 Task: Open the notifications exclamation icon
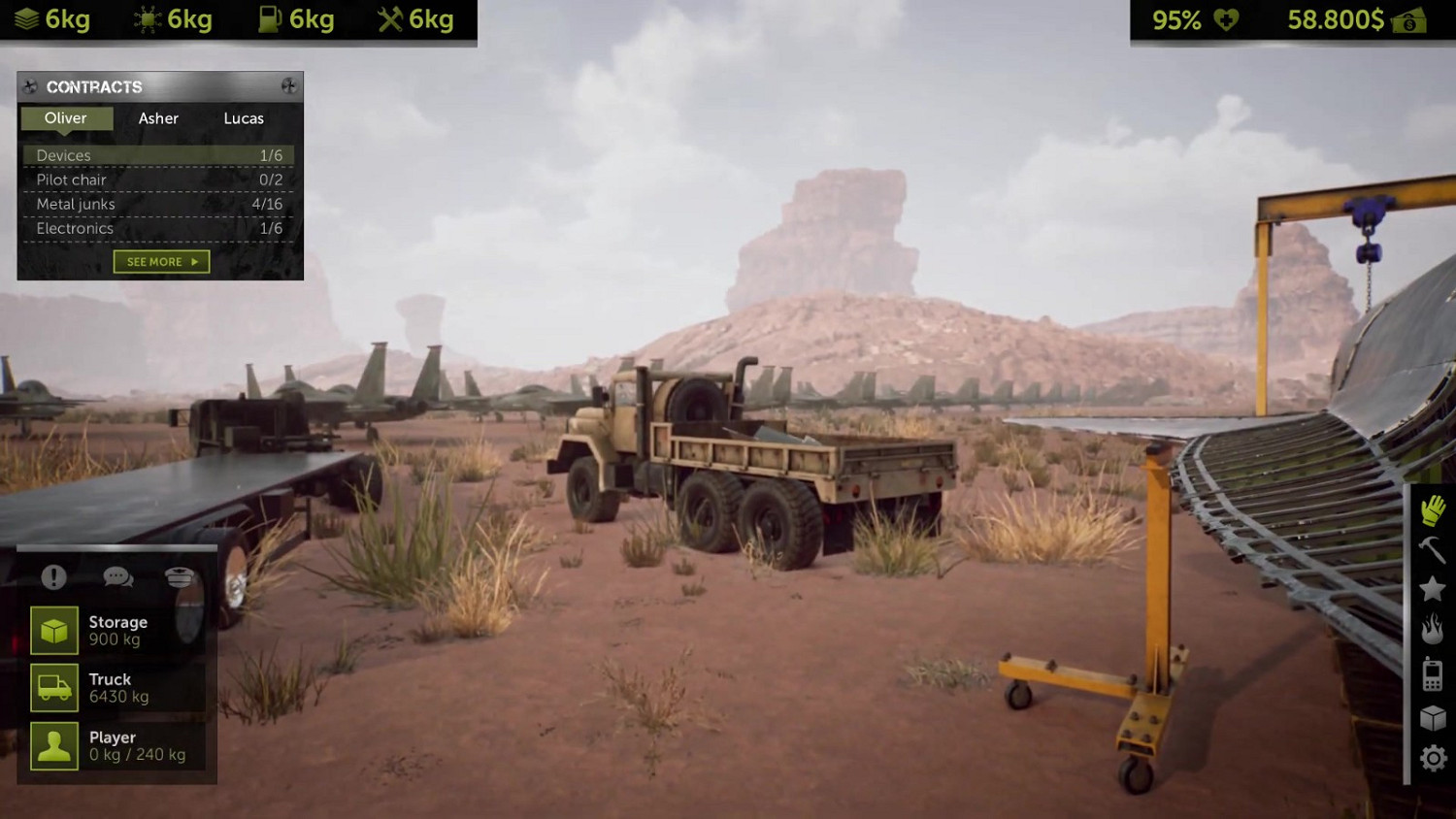pos(53,576)
